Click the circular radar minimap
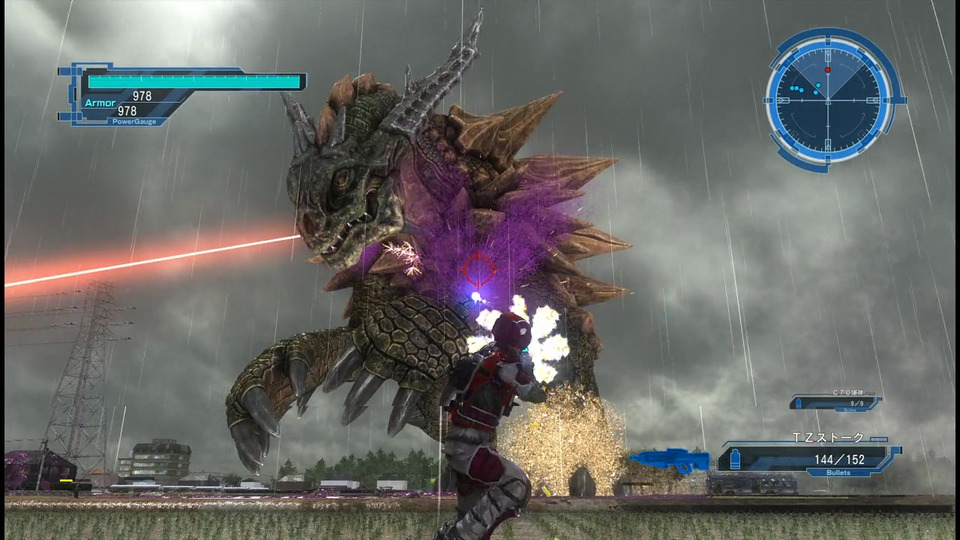 pos(829,98)
